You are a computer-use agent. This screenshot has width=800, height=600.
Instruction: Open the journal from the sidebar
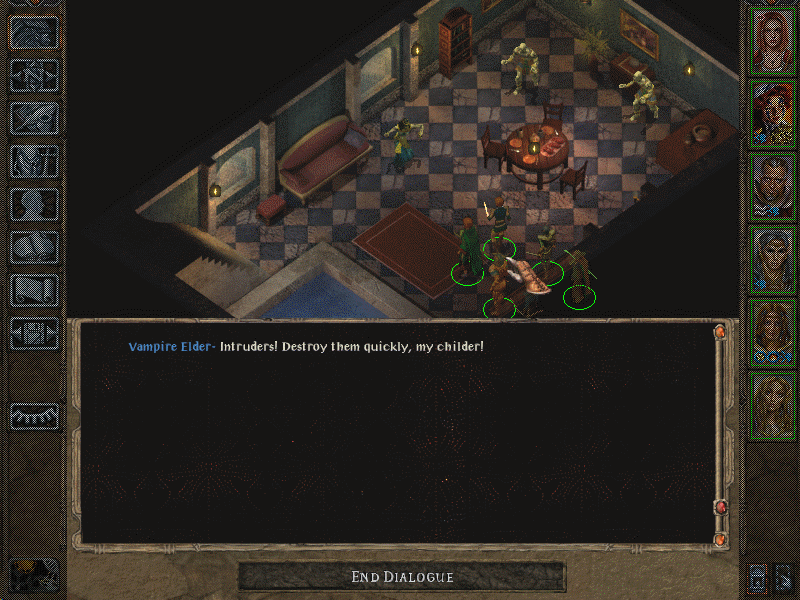coord(34,117)
